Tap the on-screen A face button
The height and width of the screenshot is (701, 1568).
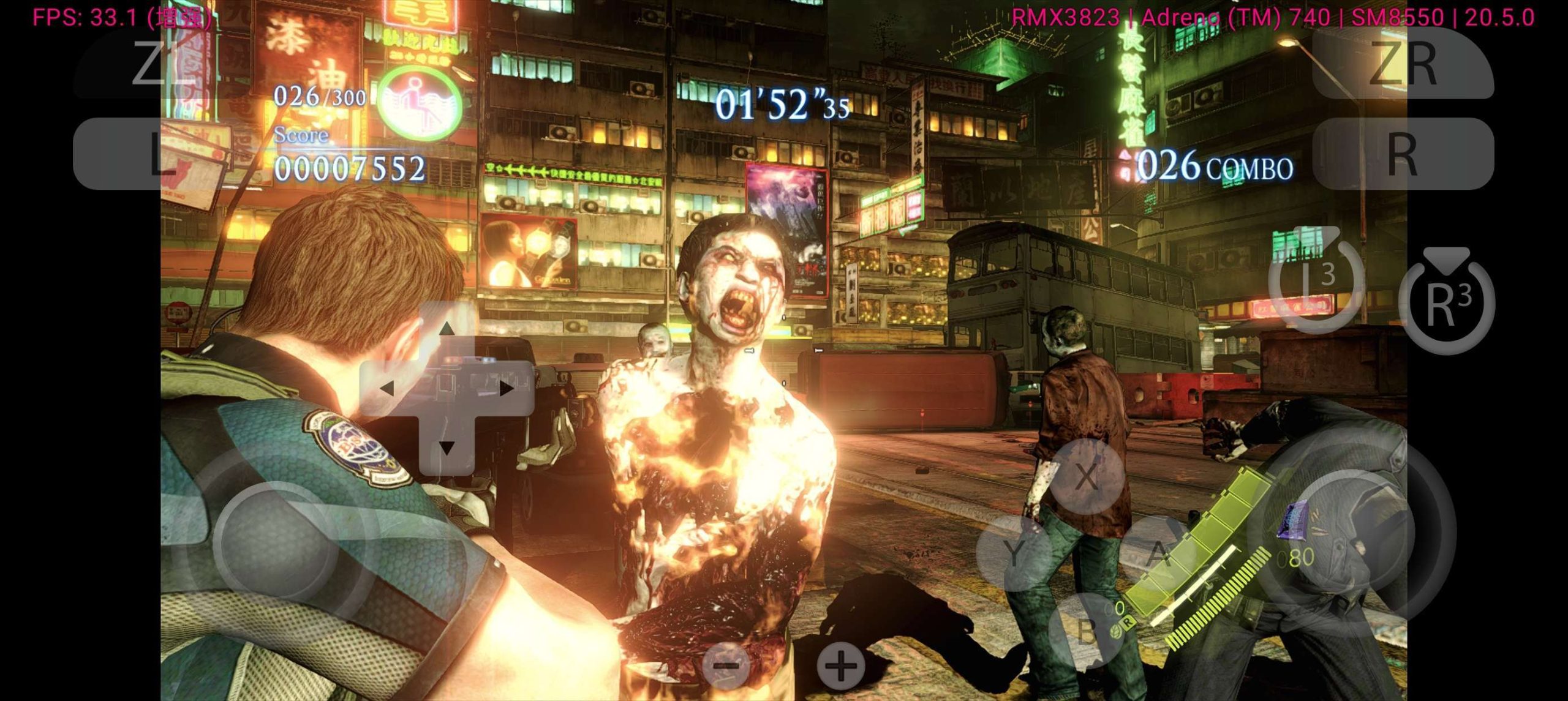point(1158,553)
